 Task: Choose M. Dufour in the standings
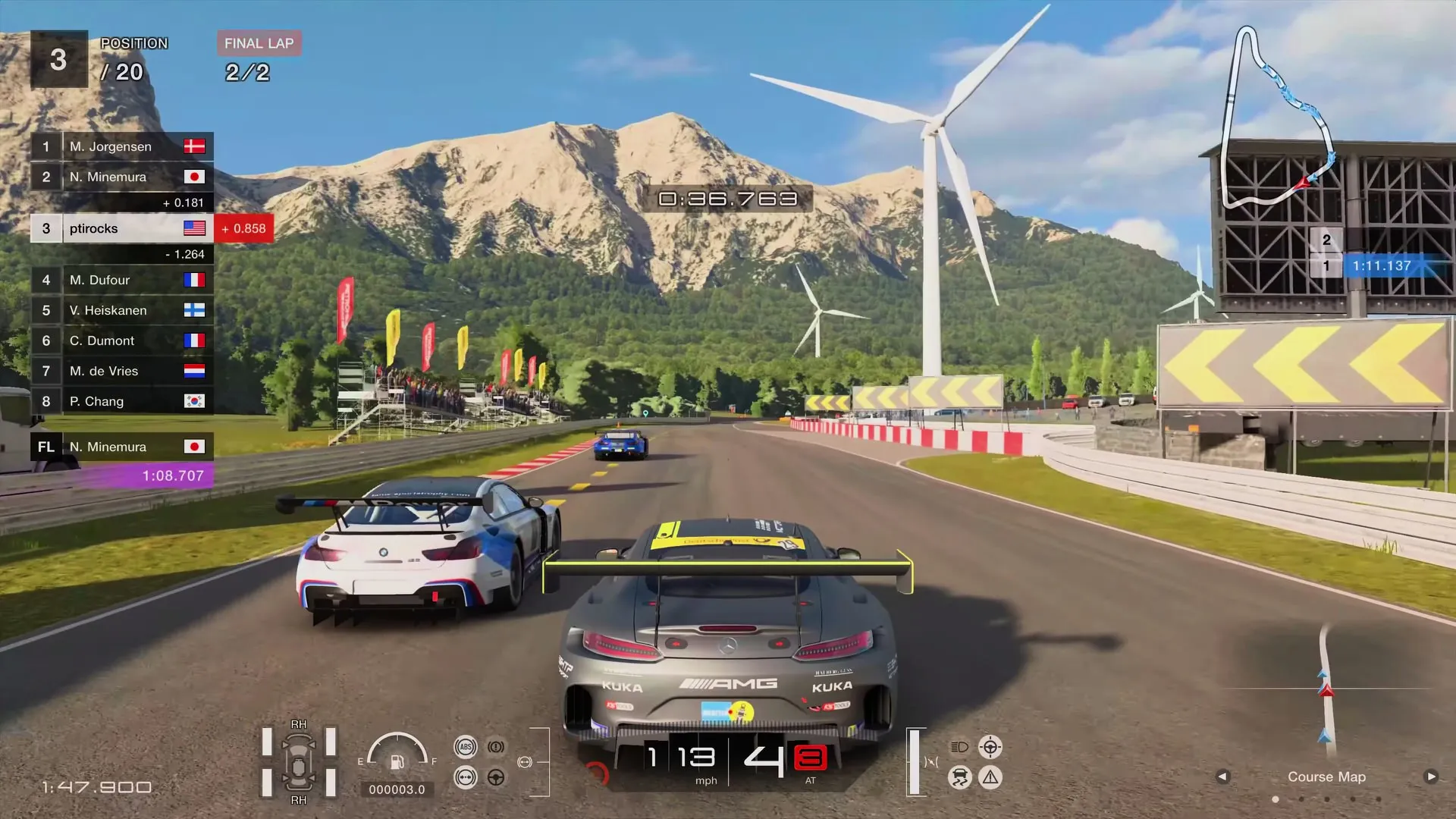point(121,280)
